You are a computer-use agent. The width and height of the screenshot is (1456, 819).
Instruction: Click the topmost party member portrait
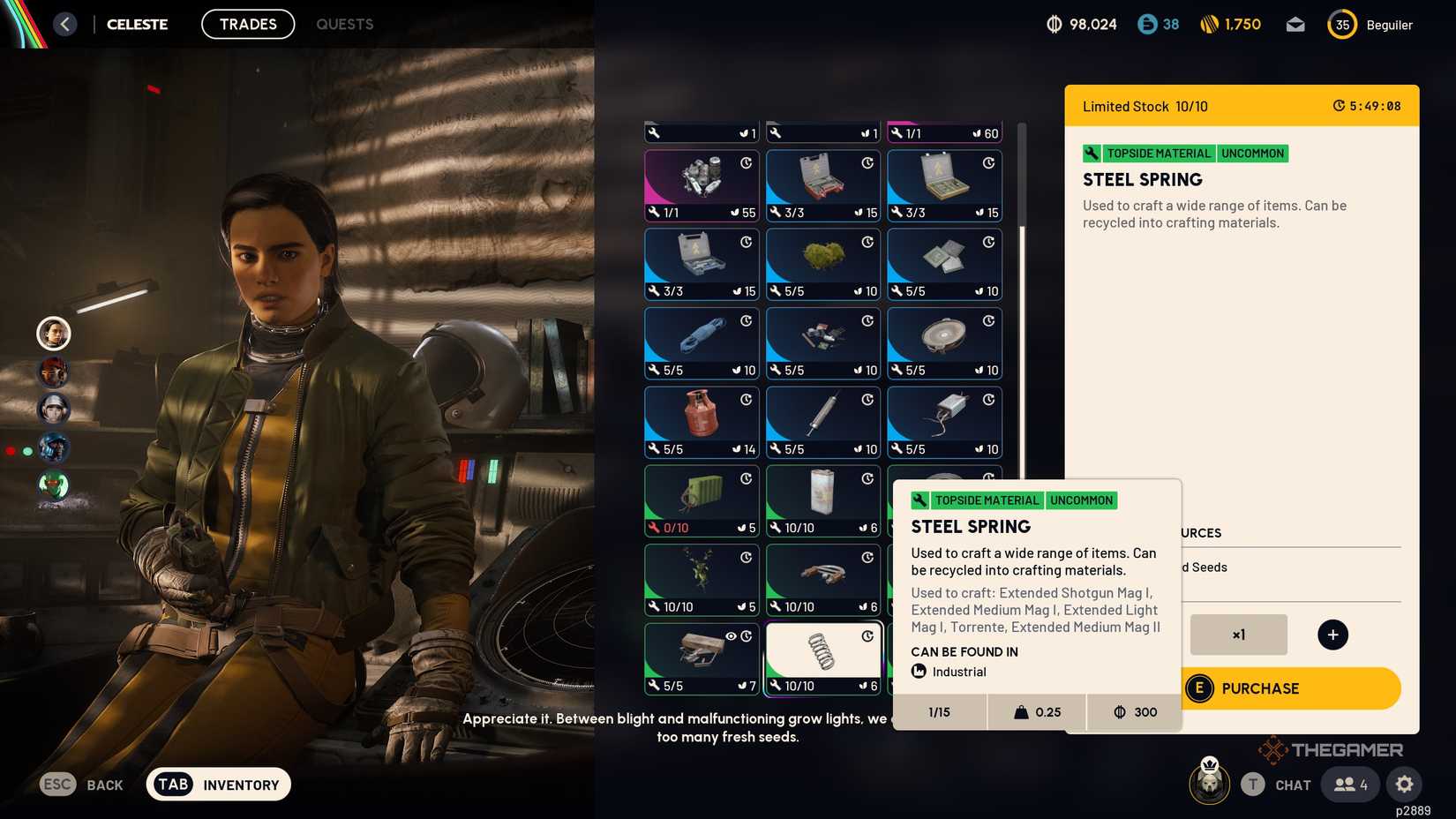point(54,334)
